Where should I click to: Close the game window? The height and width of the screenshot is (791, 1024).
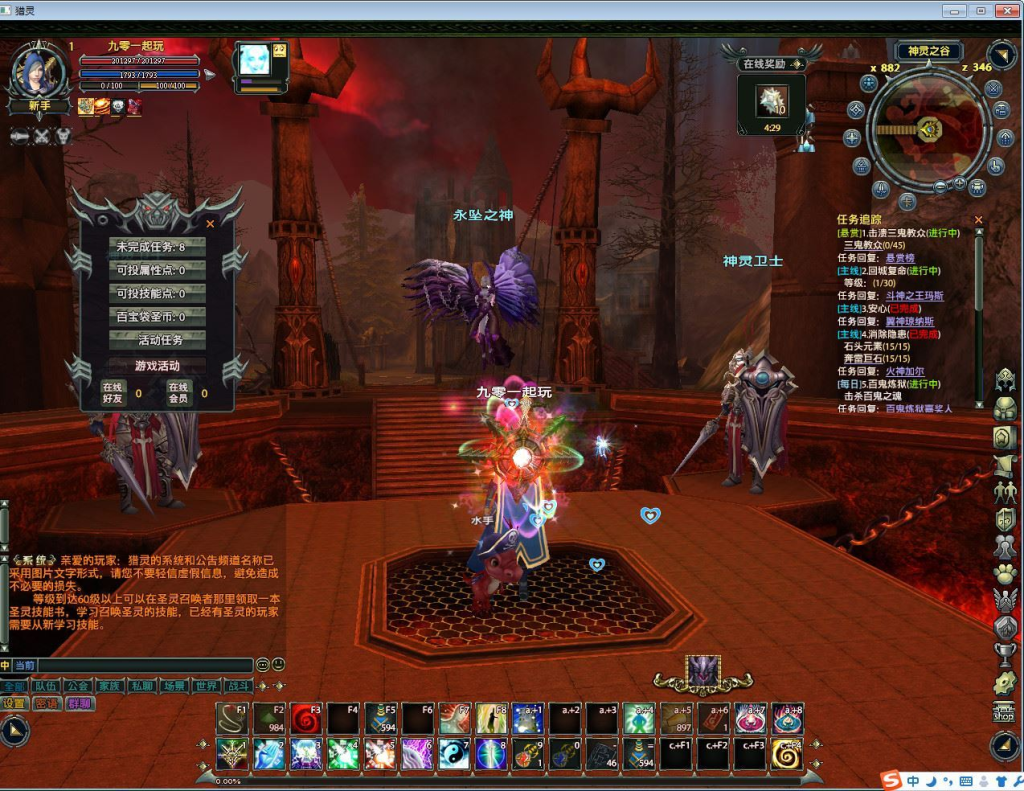(1004, 10)
